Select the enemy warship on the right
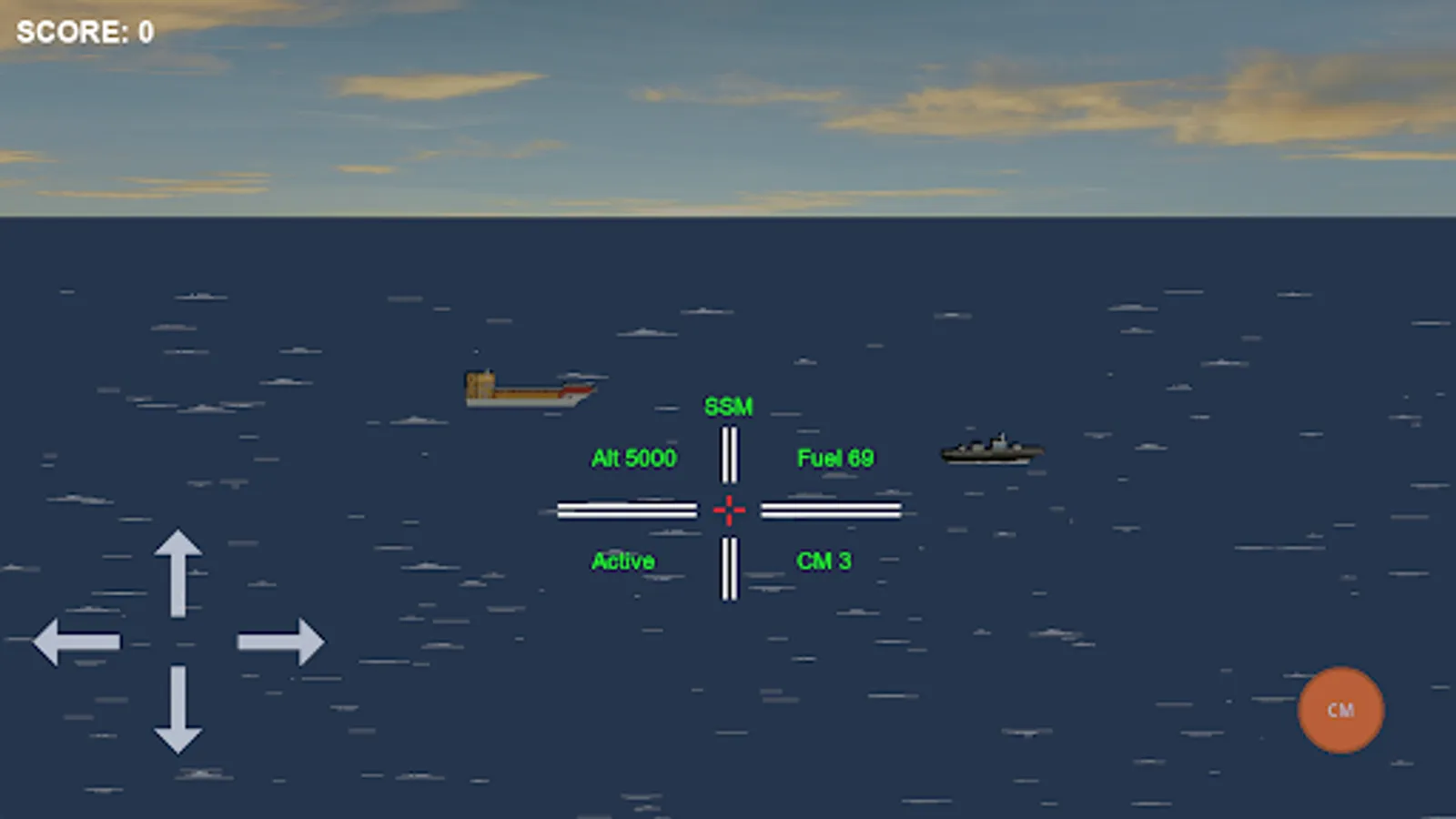The height and width of the screenshot is (819, 1456). pos(992,450)
